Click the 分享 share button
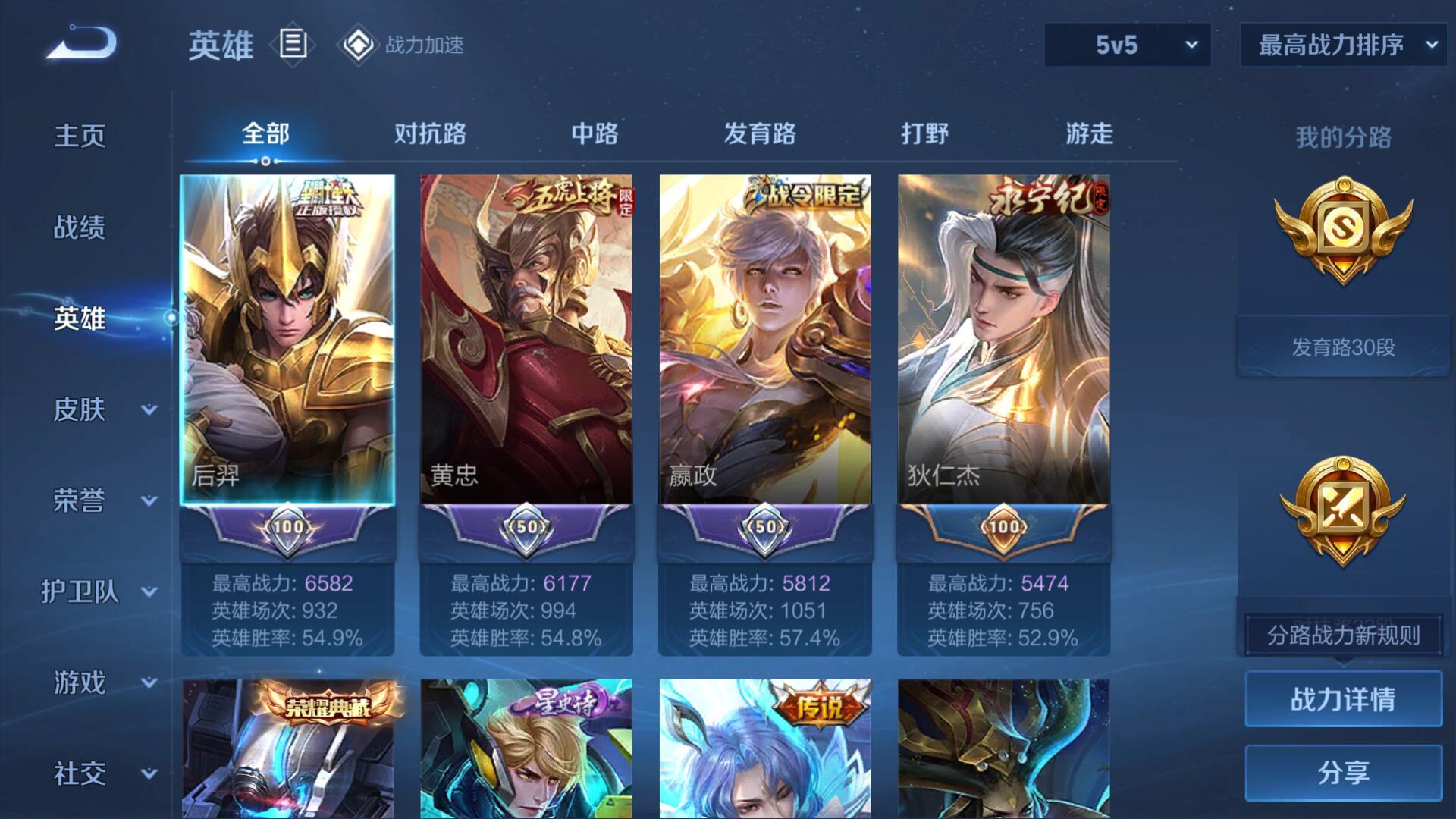The width and height of the screenshot is (1456, 819). [1343, 773]
